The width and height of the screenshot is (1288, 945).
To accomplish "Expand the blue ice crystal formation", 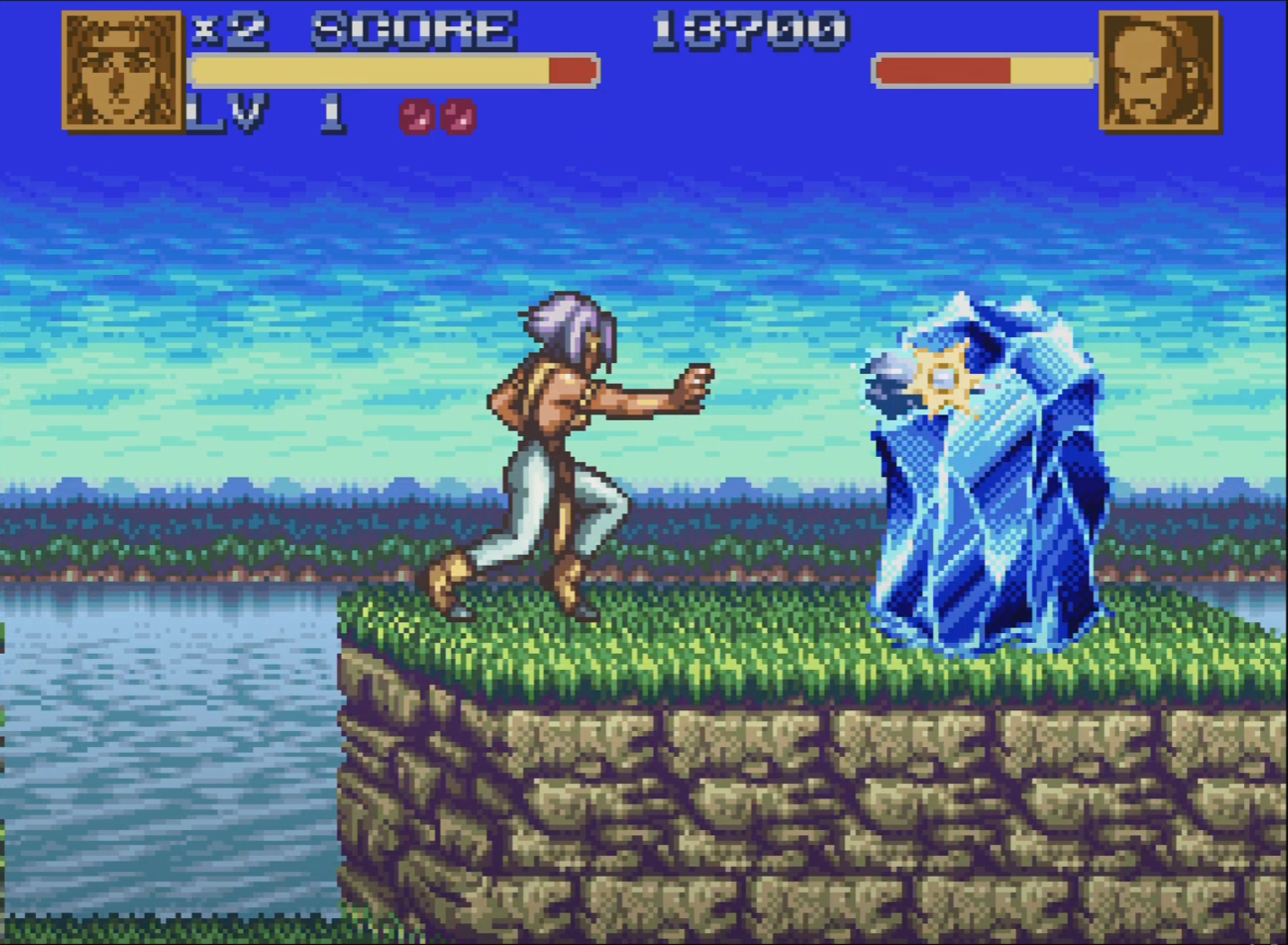I will (x=989, y=486).
